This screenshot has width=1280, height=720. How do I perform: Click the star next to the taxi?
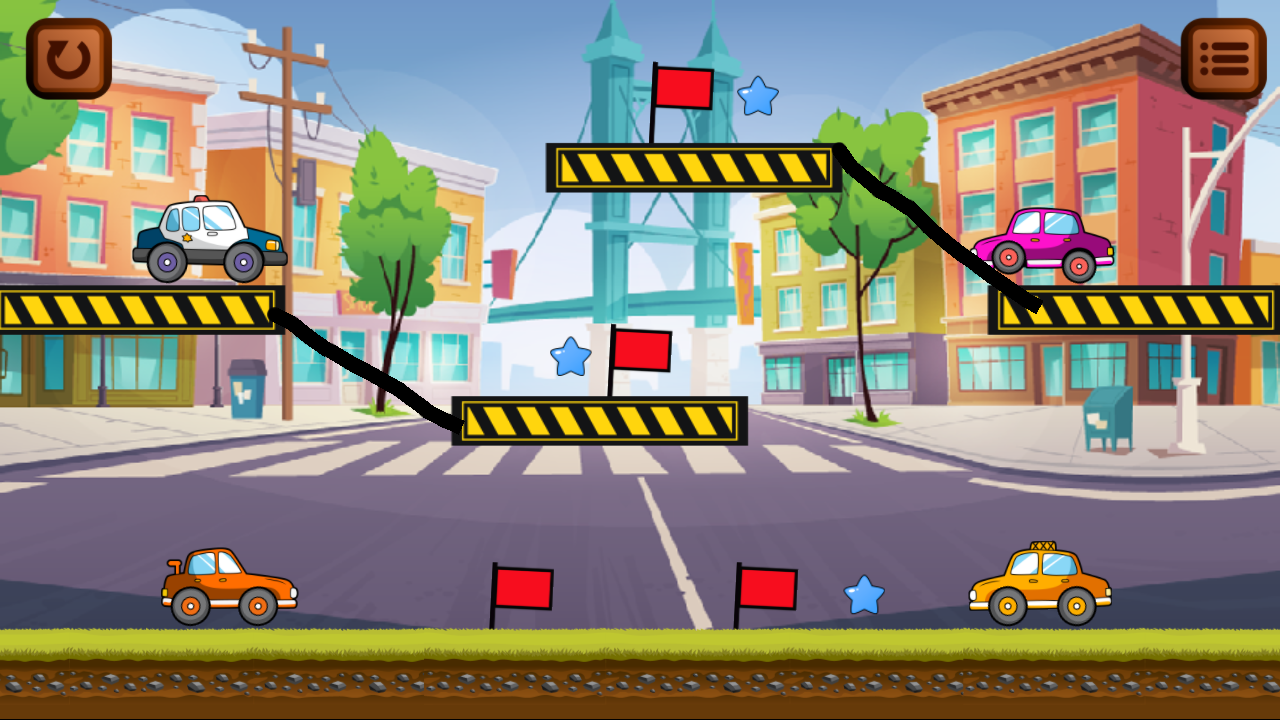(x=862, y=595)
